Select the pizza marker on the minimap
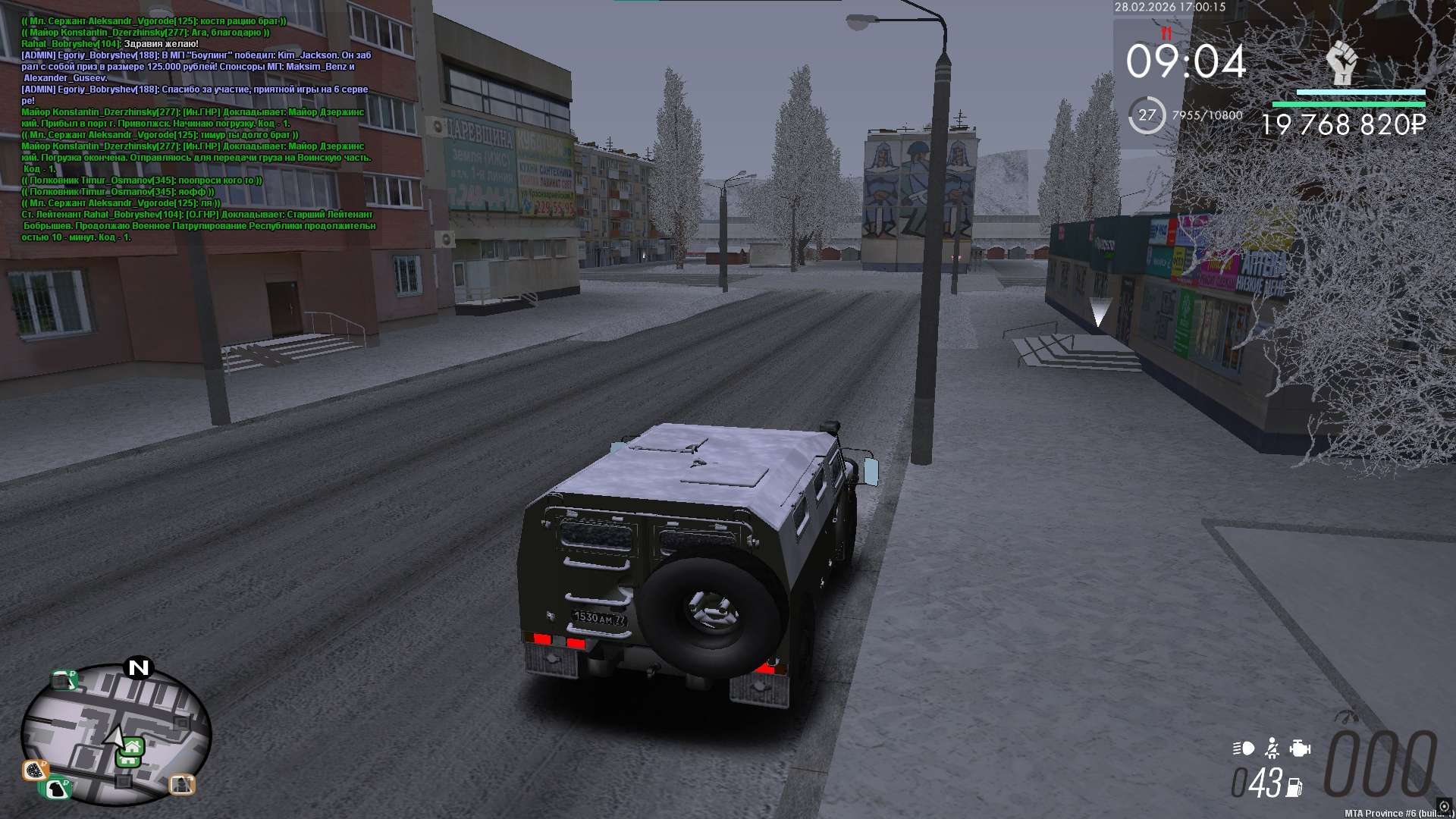Viewport: 1456px width, 819px height. 34,771
